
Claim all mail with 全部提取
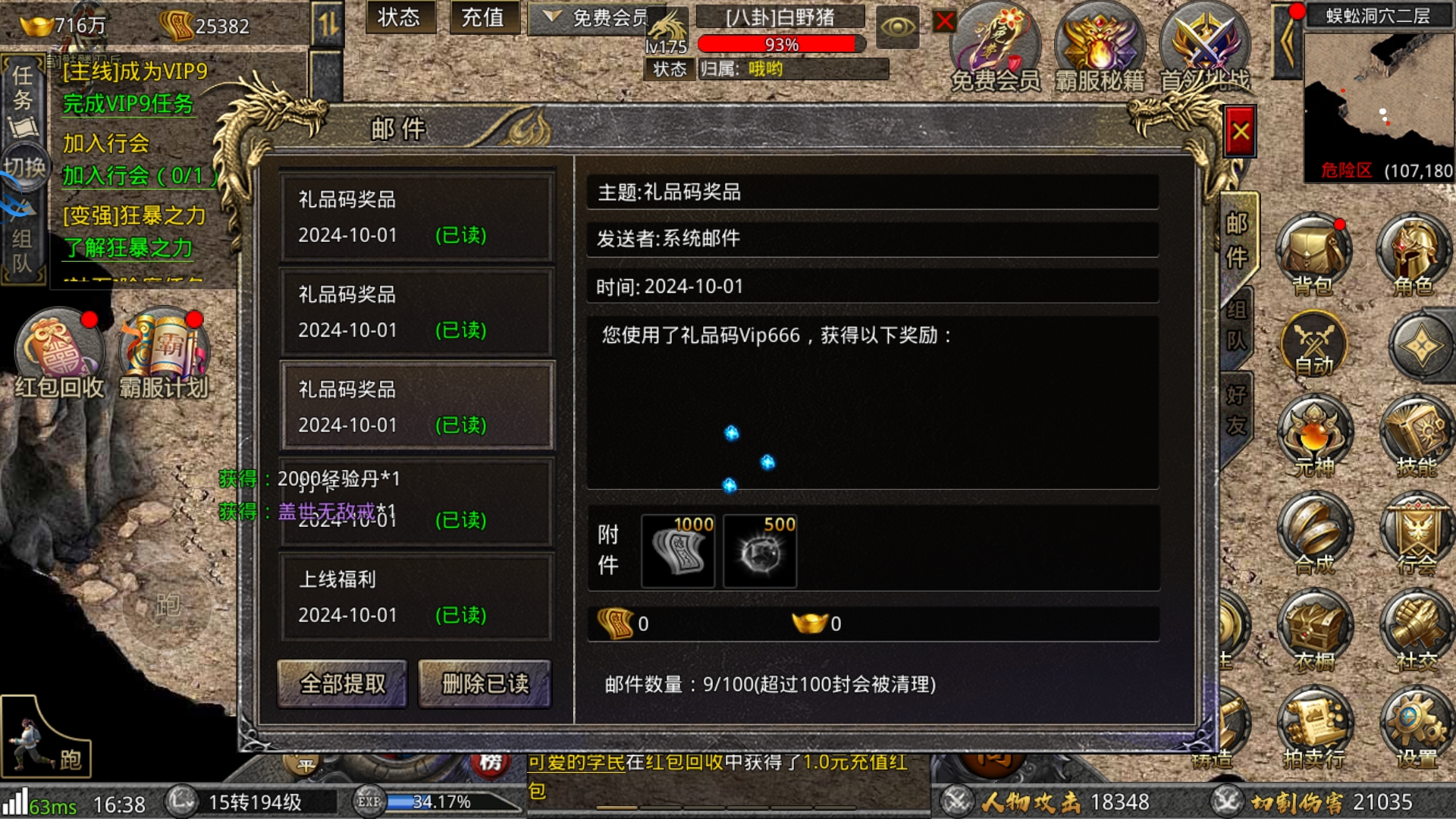pos(343,683)
